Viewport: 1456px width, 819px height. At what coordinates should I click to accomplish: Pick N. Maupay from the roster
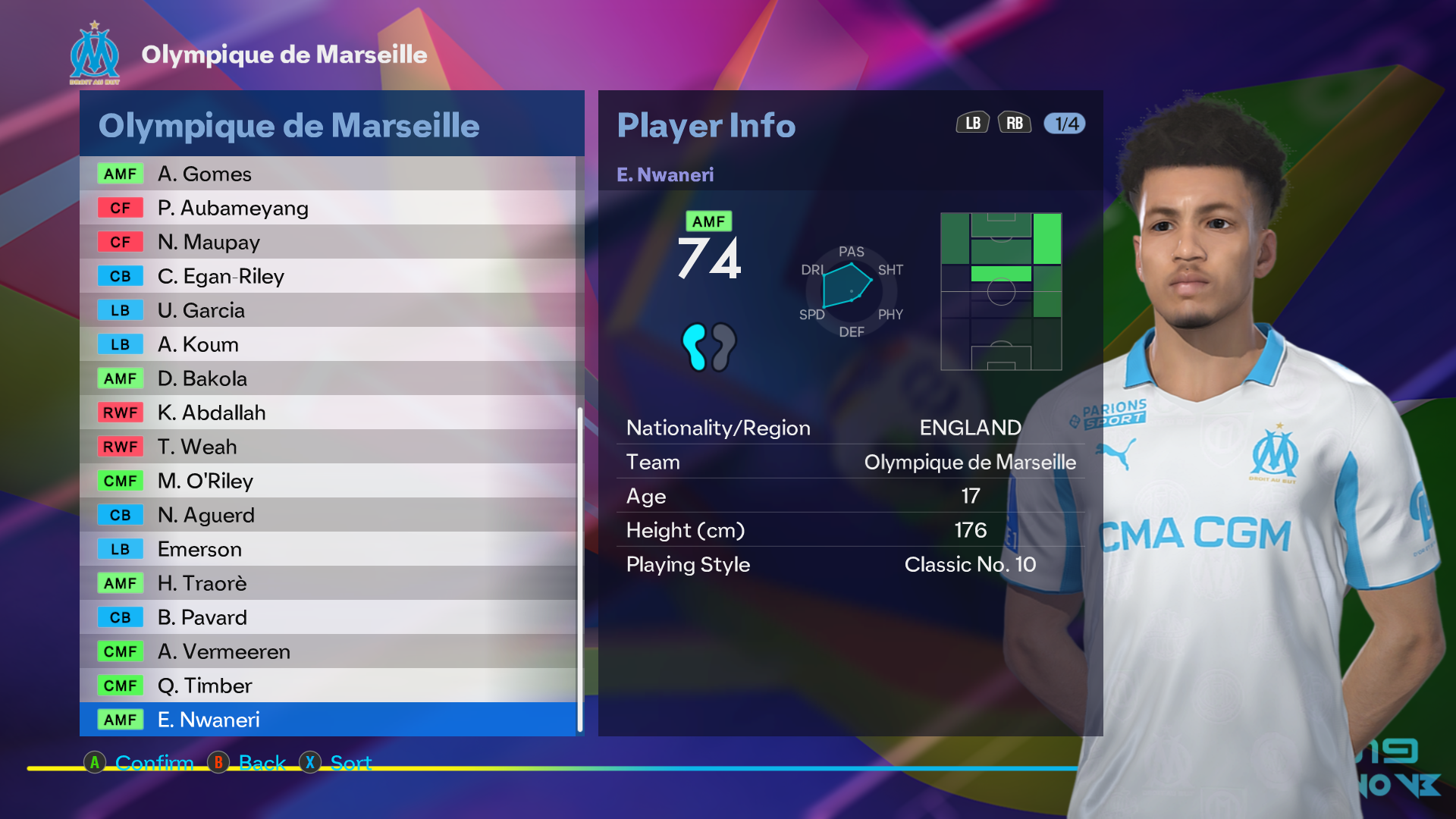point(328,242)
